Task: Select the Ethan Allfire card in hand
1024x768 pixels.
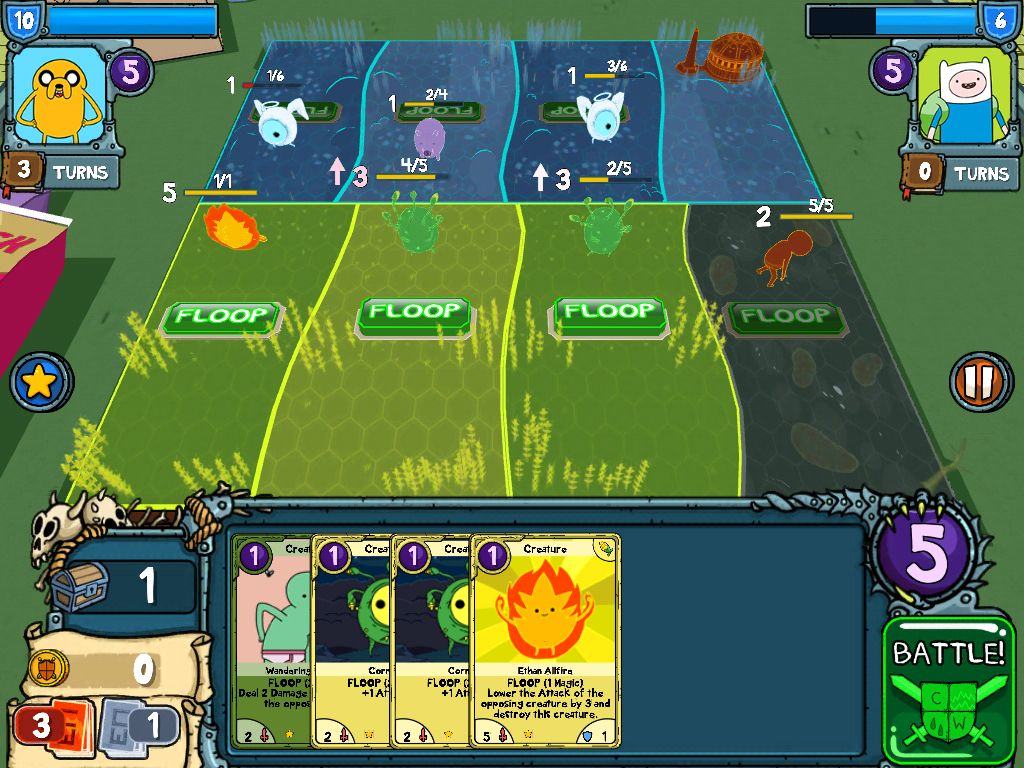Action: pyautogui.click(x=545, y=642)
